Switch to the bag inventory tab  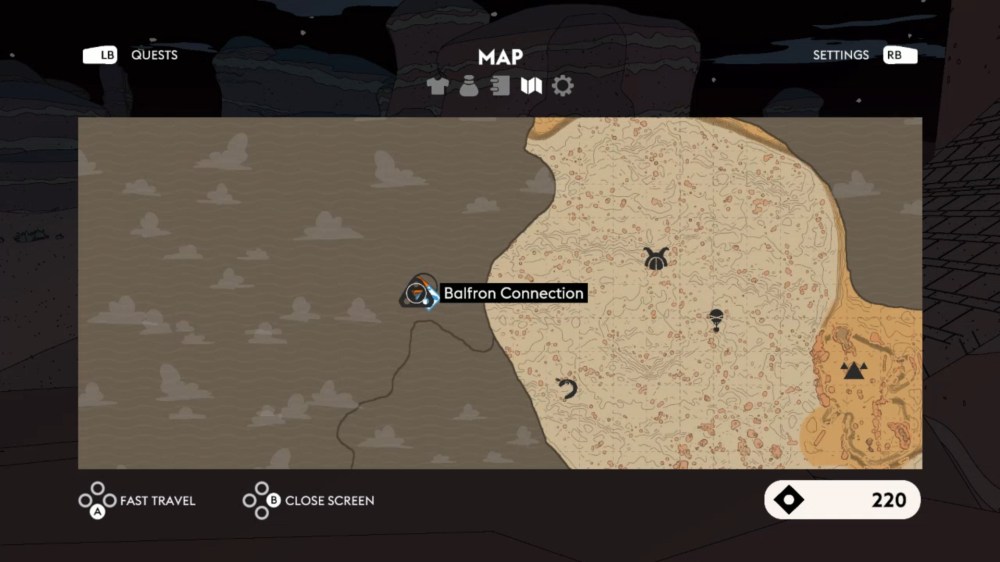coord(468,87)
